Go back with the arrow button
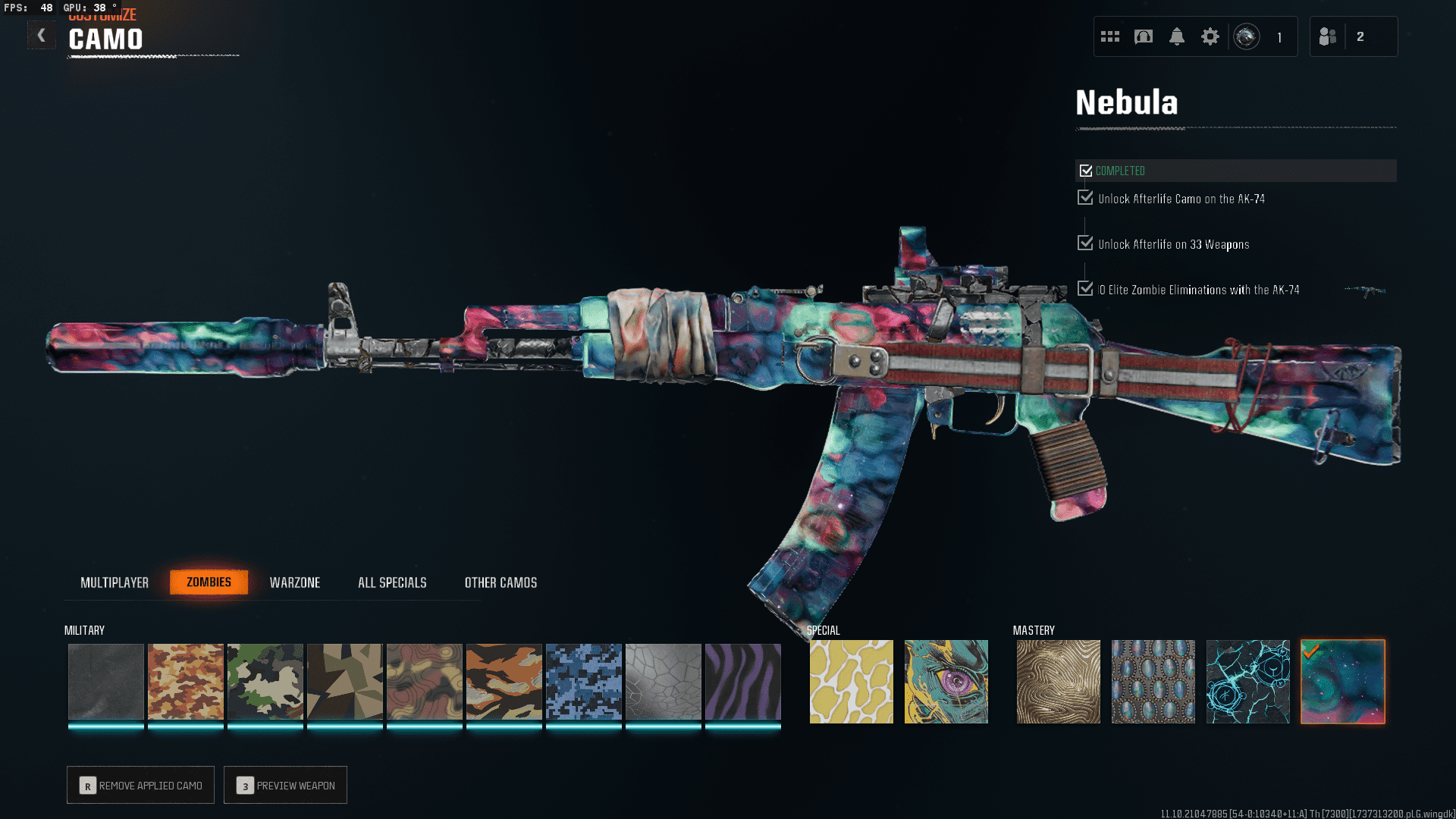The image size is (1456, 819). click(42, 35)
